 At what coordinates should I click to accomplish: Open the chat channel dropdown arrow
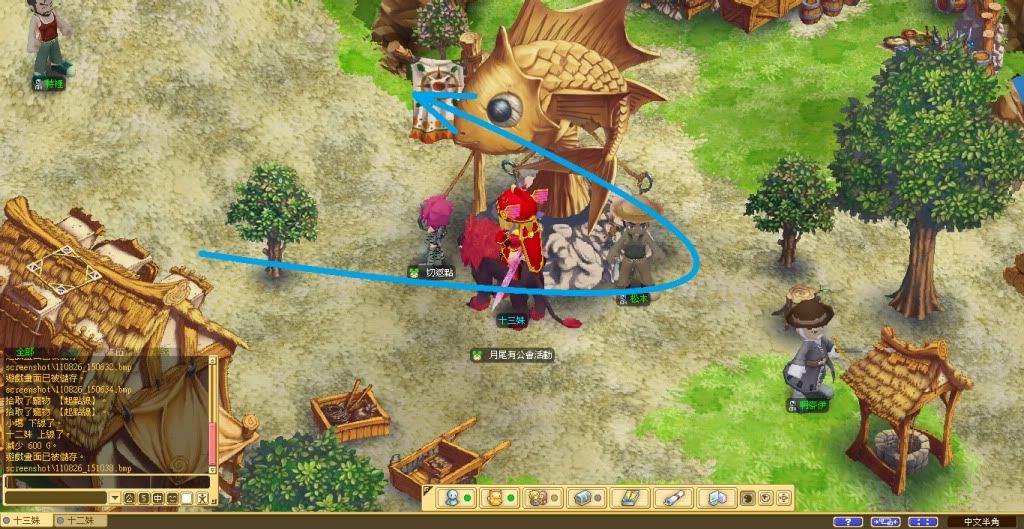click(x=115, y=498)
